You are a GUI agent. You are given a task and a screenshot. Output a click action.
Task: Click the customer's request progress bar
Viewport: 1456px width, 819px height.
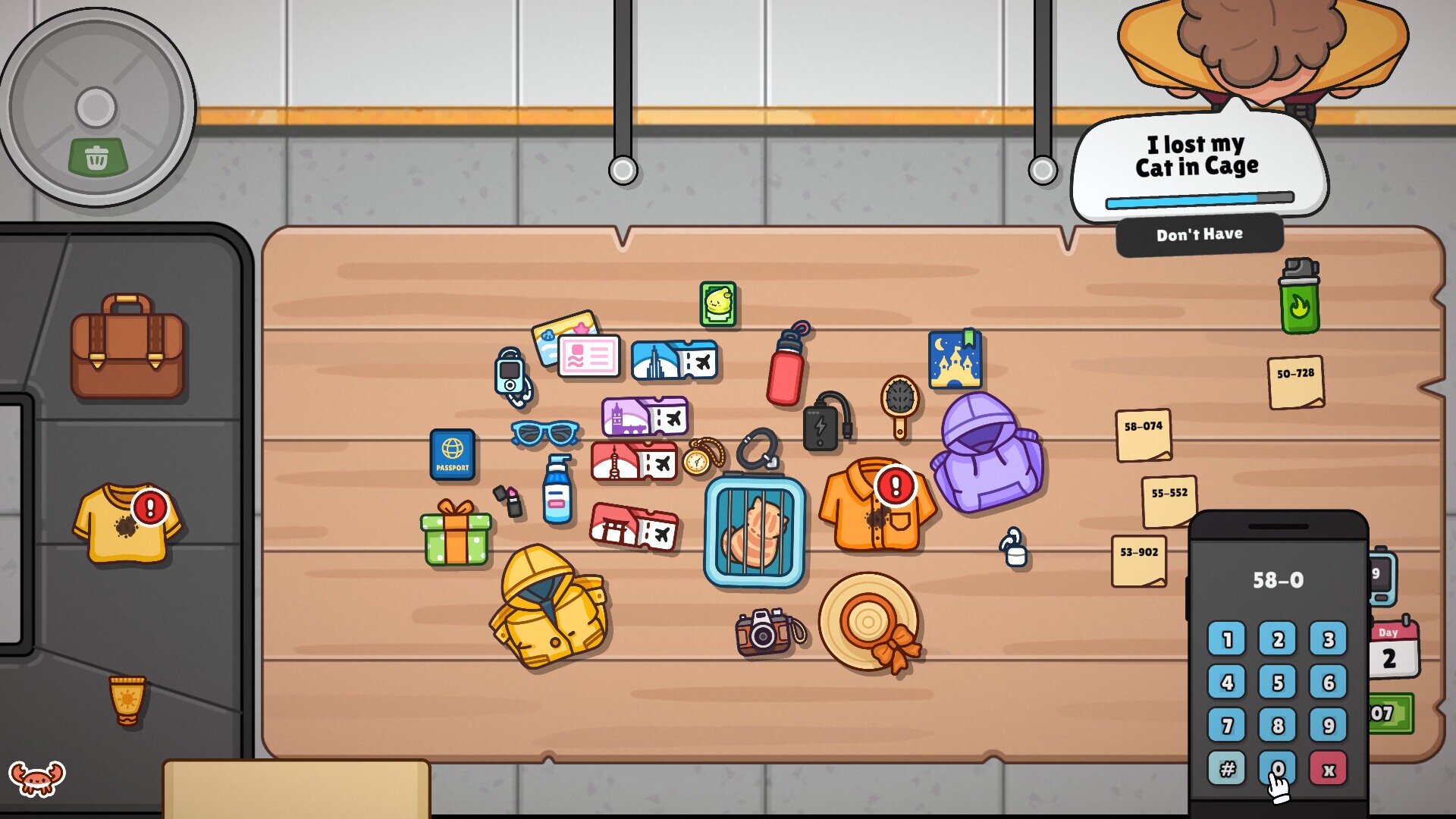tap(1198, 199)
